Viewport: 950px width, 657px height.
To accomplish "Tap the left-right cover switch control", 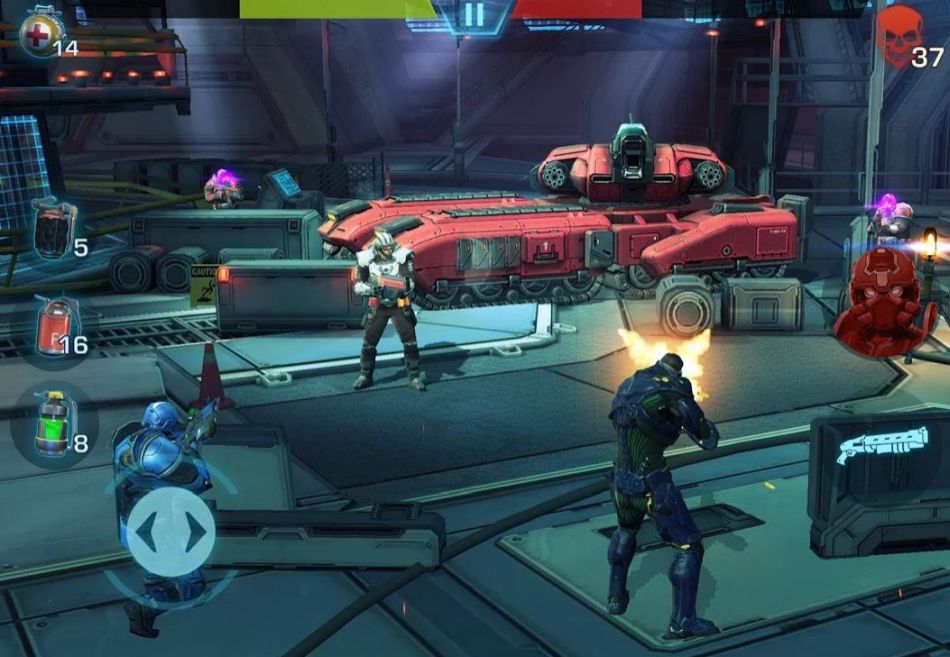I will tap(170, 531).
